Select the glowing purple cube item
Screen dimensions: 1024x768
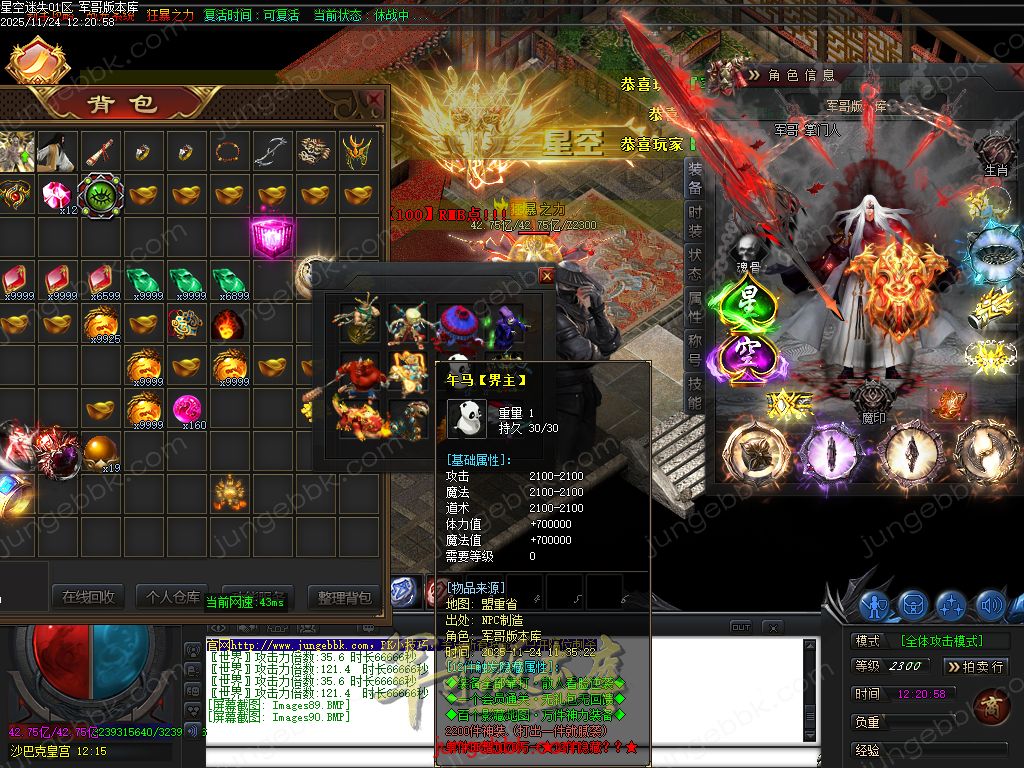point(271,238)
